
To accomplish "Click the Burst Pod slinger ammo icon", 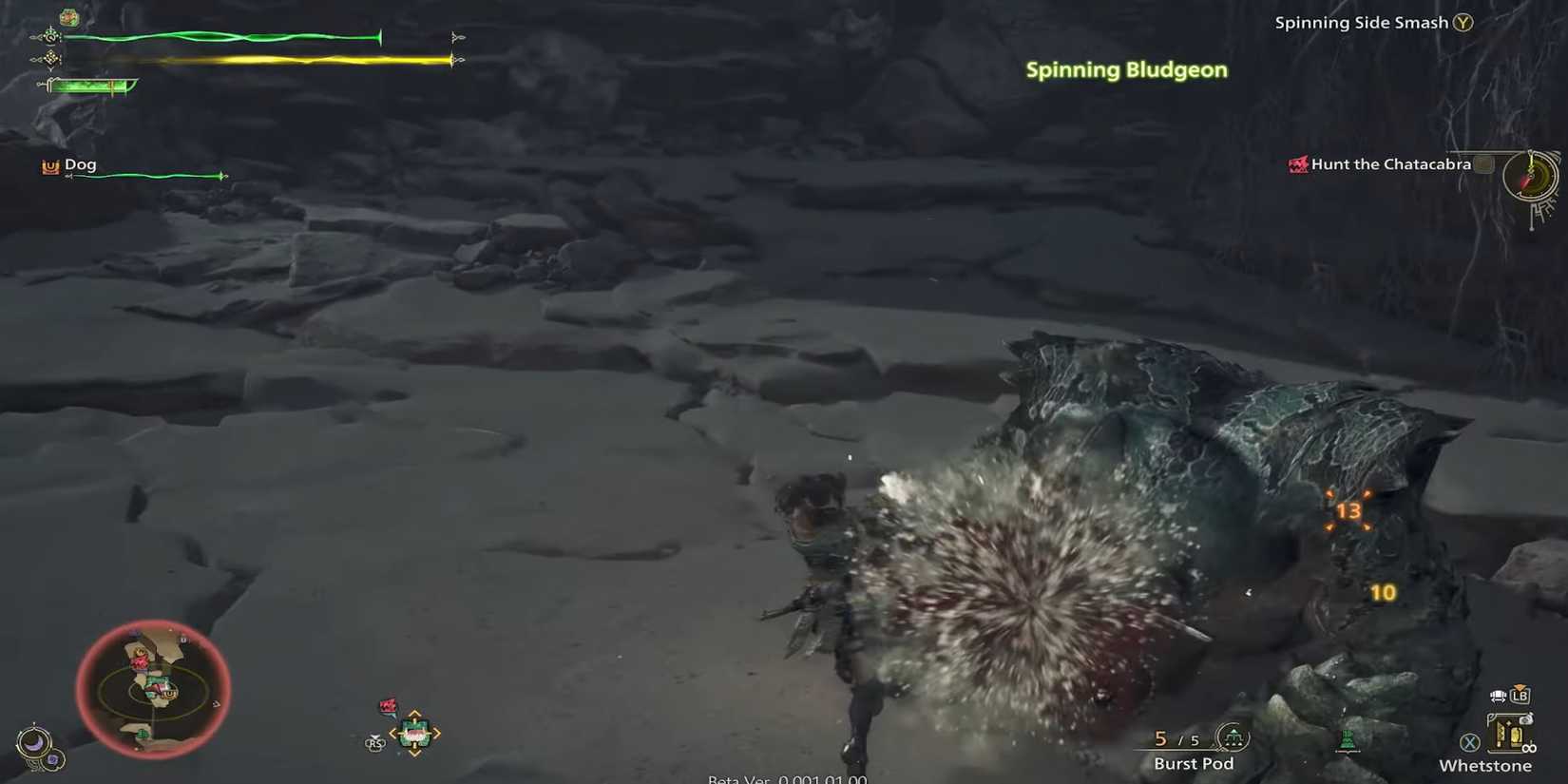I will click(x=1233, y=738).
